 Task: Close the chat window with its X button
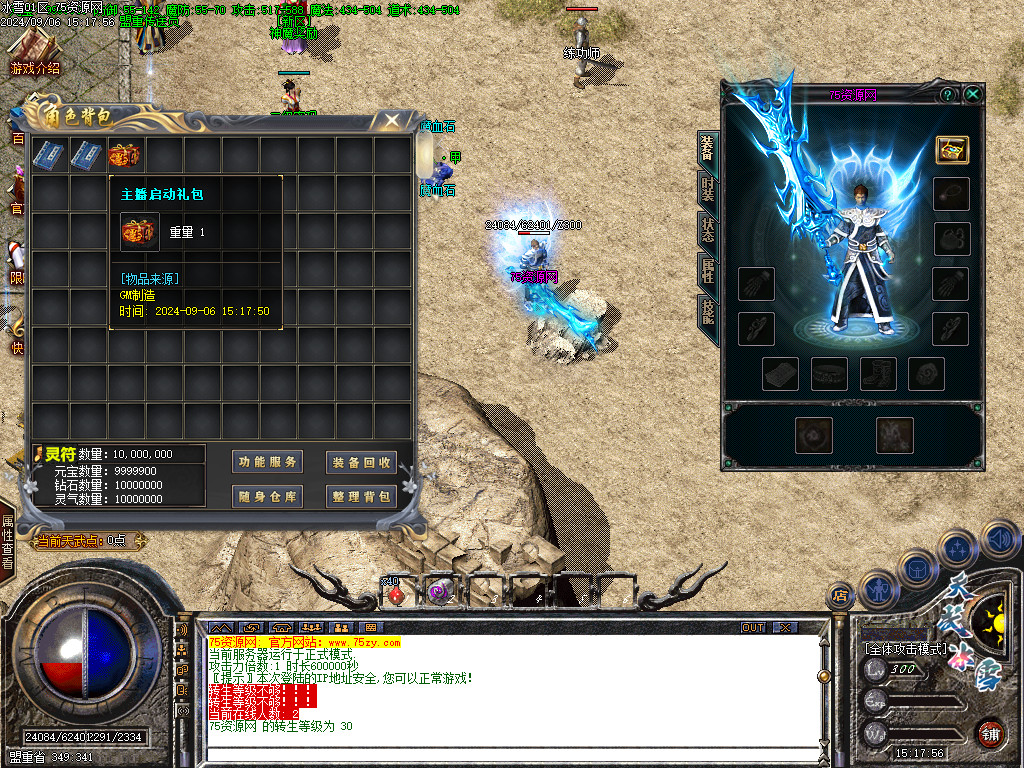coord(786,627)
